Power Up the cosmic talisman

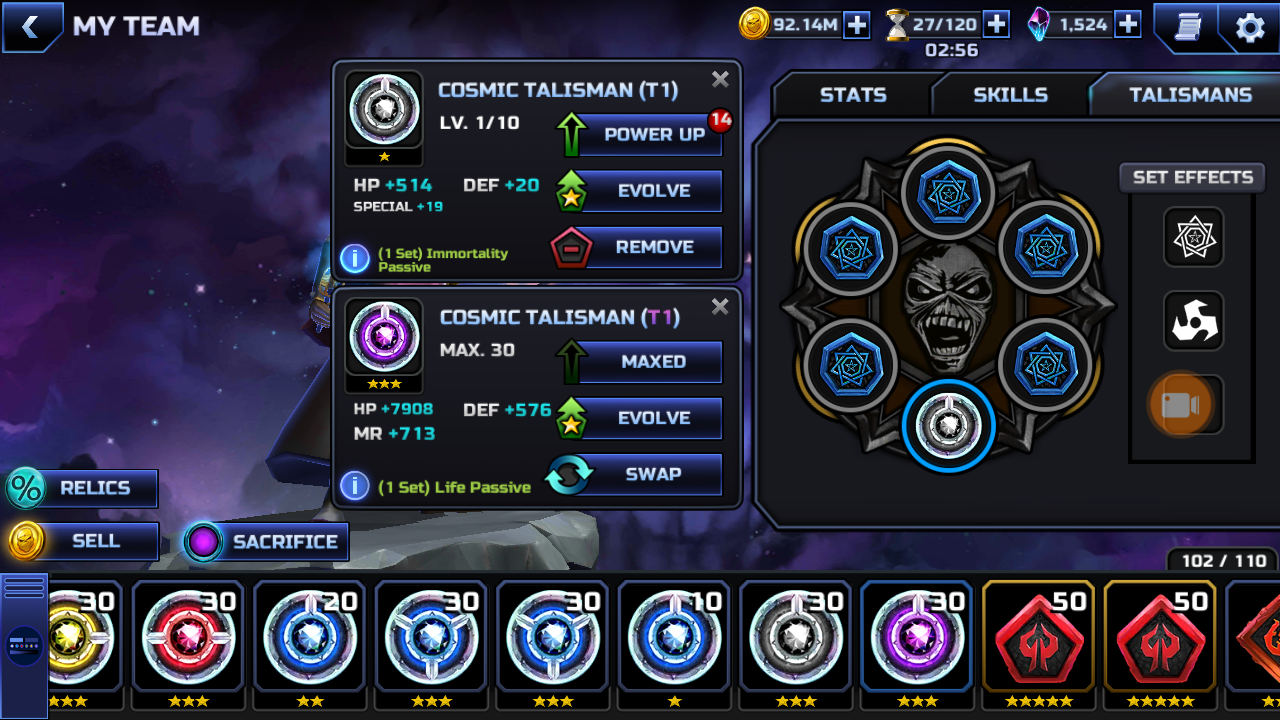[640, 135]
